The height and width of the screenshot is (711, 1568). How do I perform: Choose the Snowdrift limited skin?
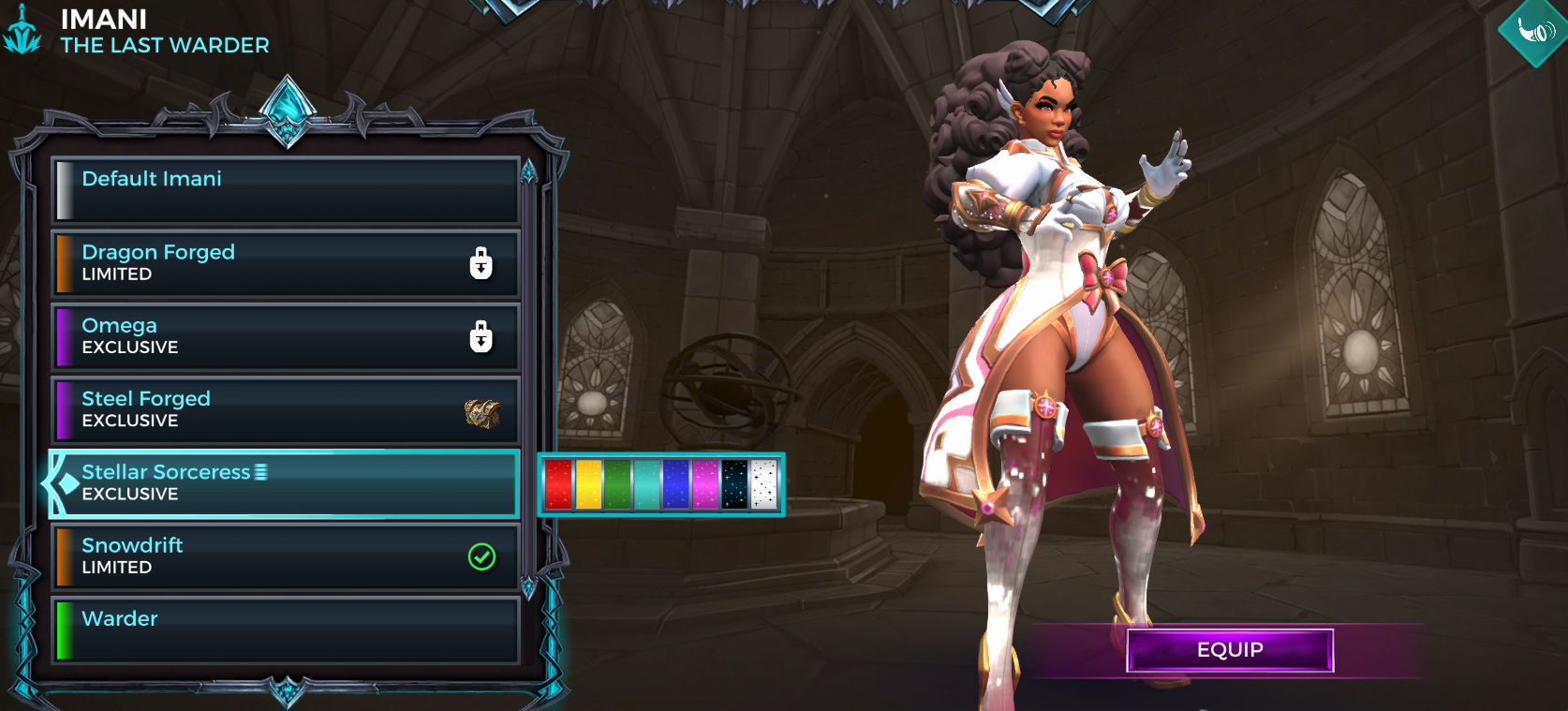point(285,556)
